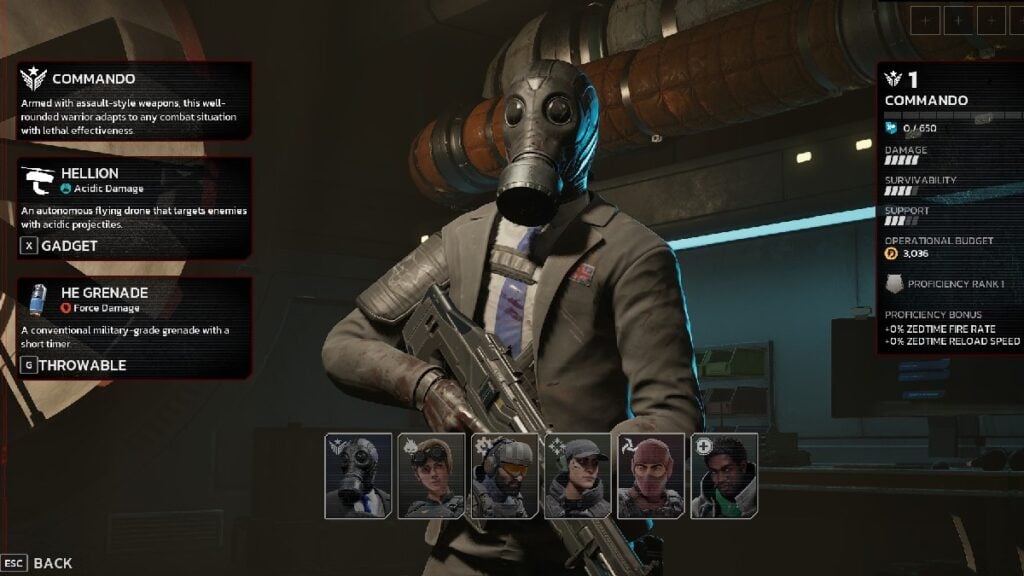Select the character wearing a dark cap
This screenshot has height=576, width=1024.
tap(577, 475)
